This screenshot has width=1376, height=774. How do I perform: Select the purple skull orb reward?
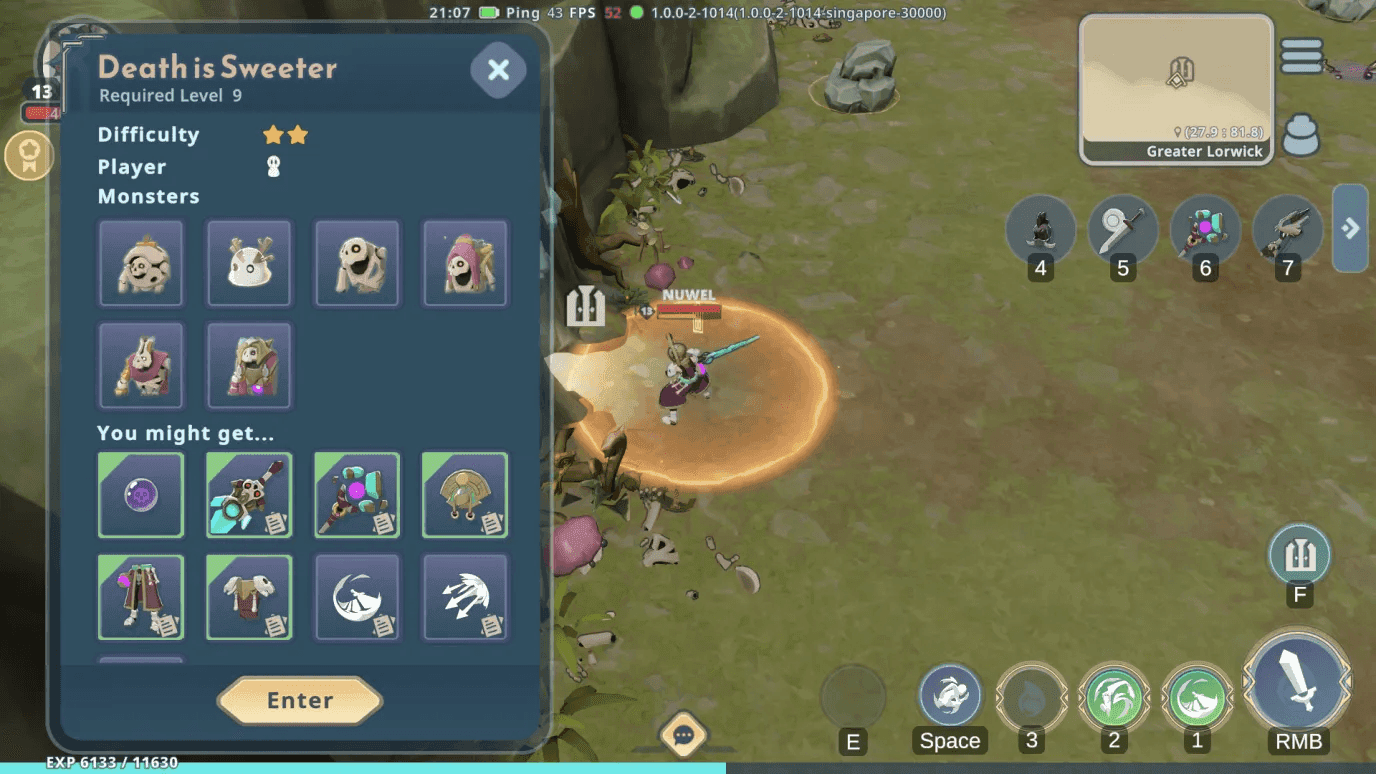(x=141, y=495)
